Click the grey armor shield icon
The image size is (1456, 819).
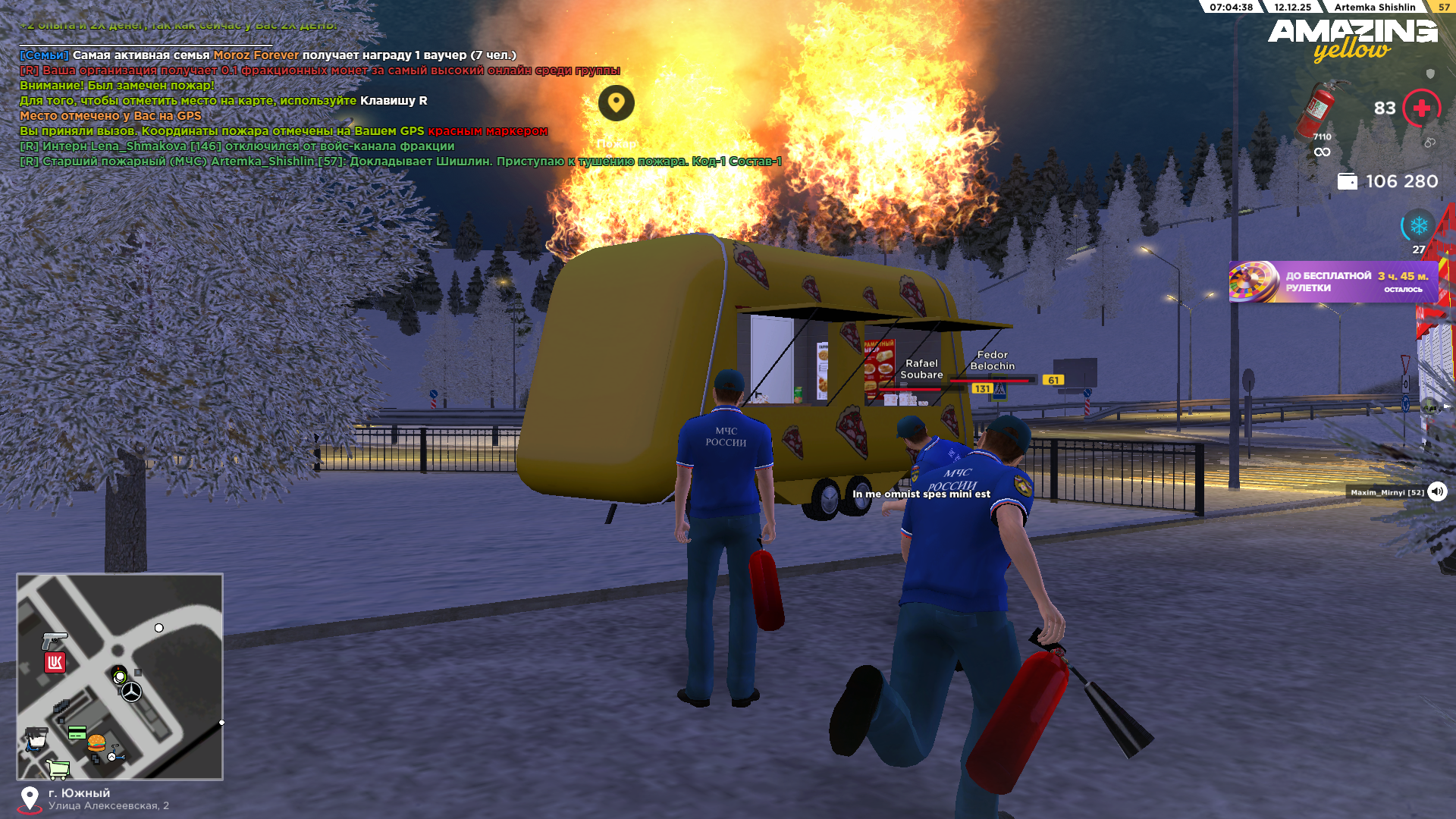[x=1430, y=74]
